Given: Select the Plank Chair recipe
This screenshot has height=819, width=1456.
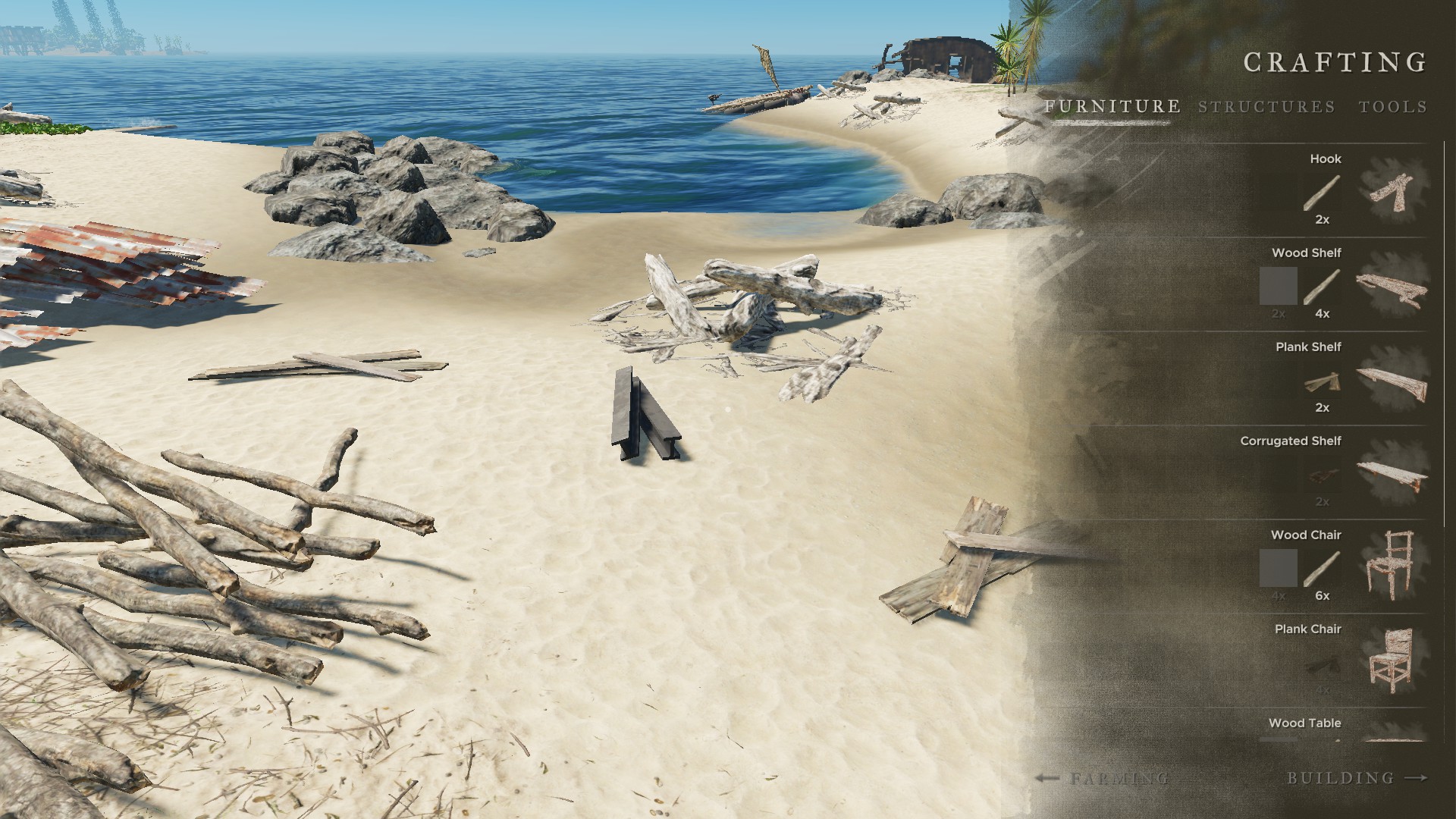Looking at the screenshot, I should tap(1392, 661).
